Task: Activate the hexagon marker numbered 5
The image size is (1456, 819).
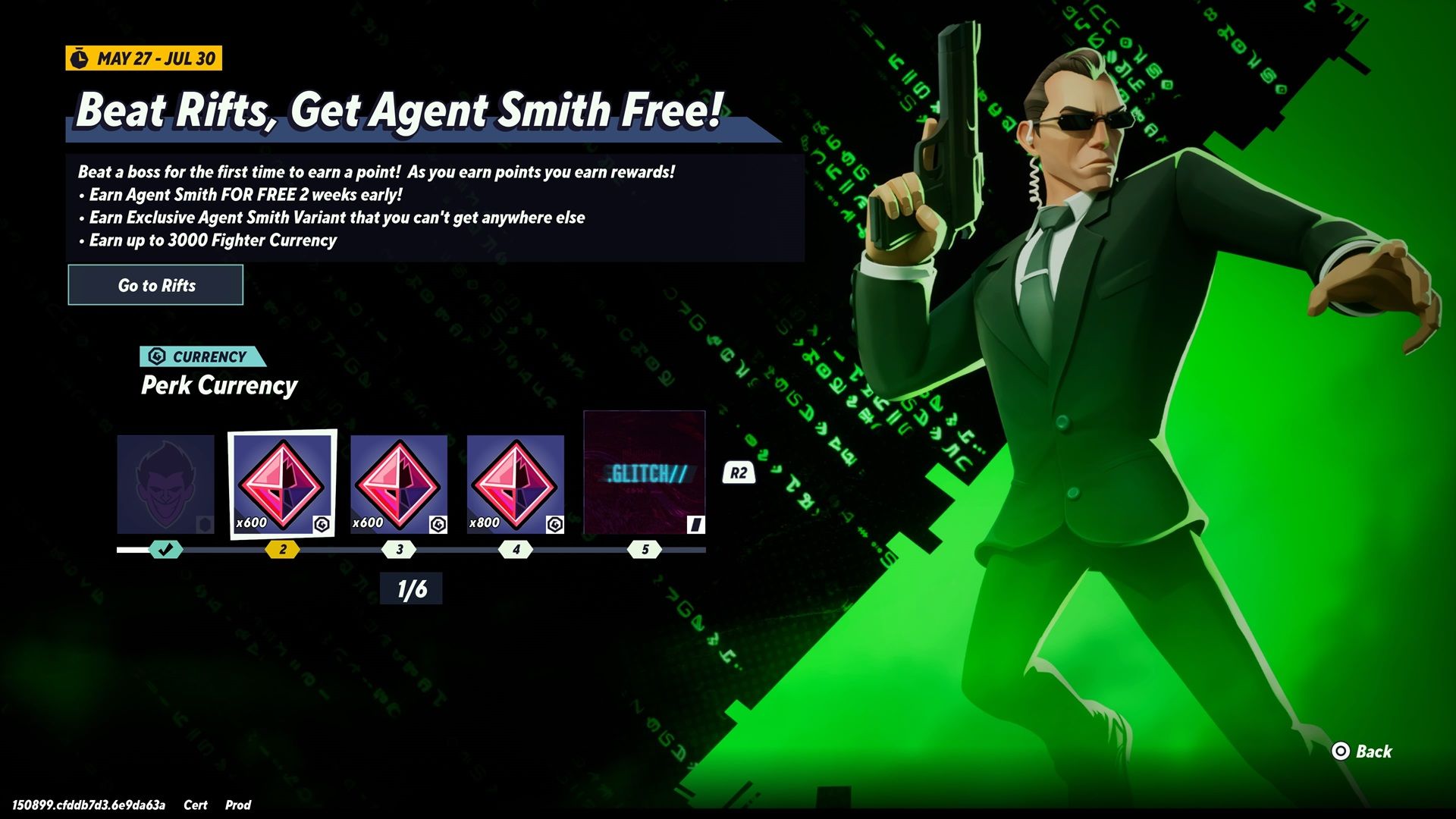Action: 644,550
